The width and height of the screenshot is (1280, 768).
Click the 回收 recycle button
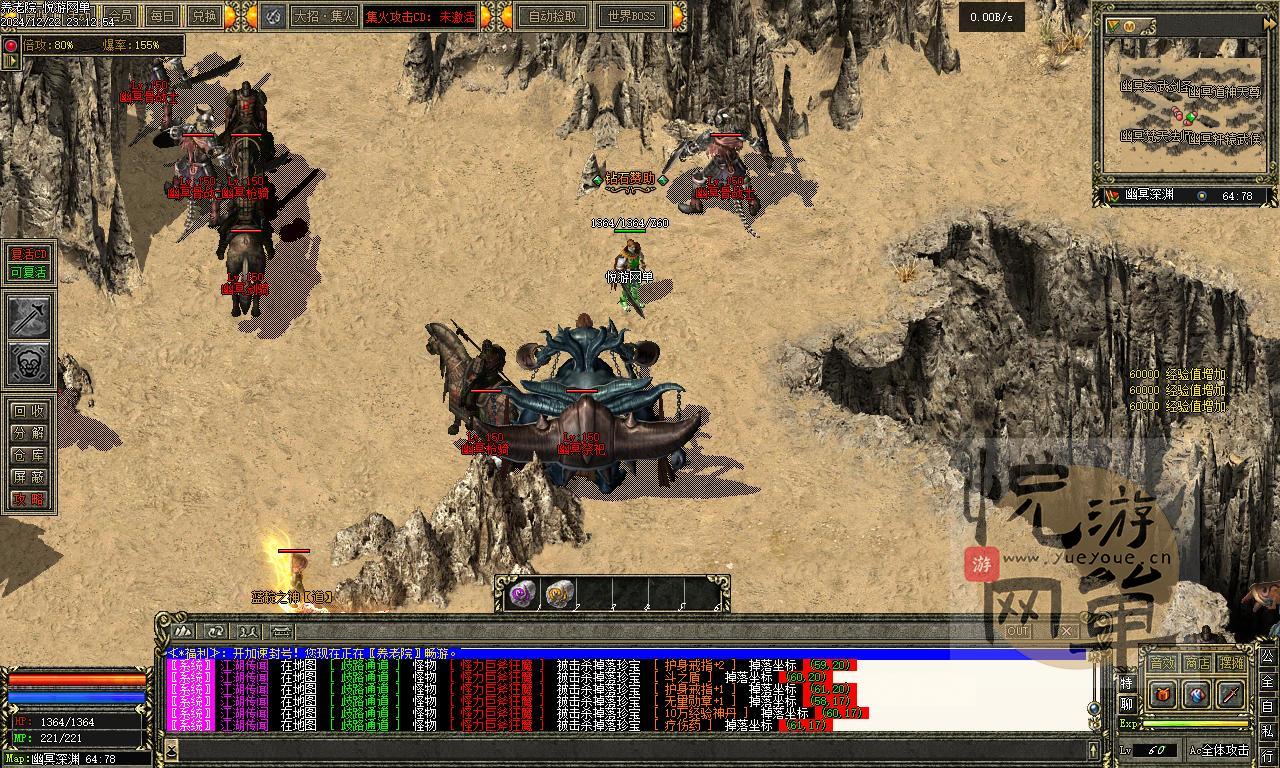pyautogui.click(x=29, y=411)
